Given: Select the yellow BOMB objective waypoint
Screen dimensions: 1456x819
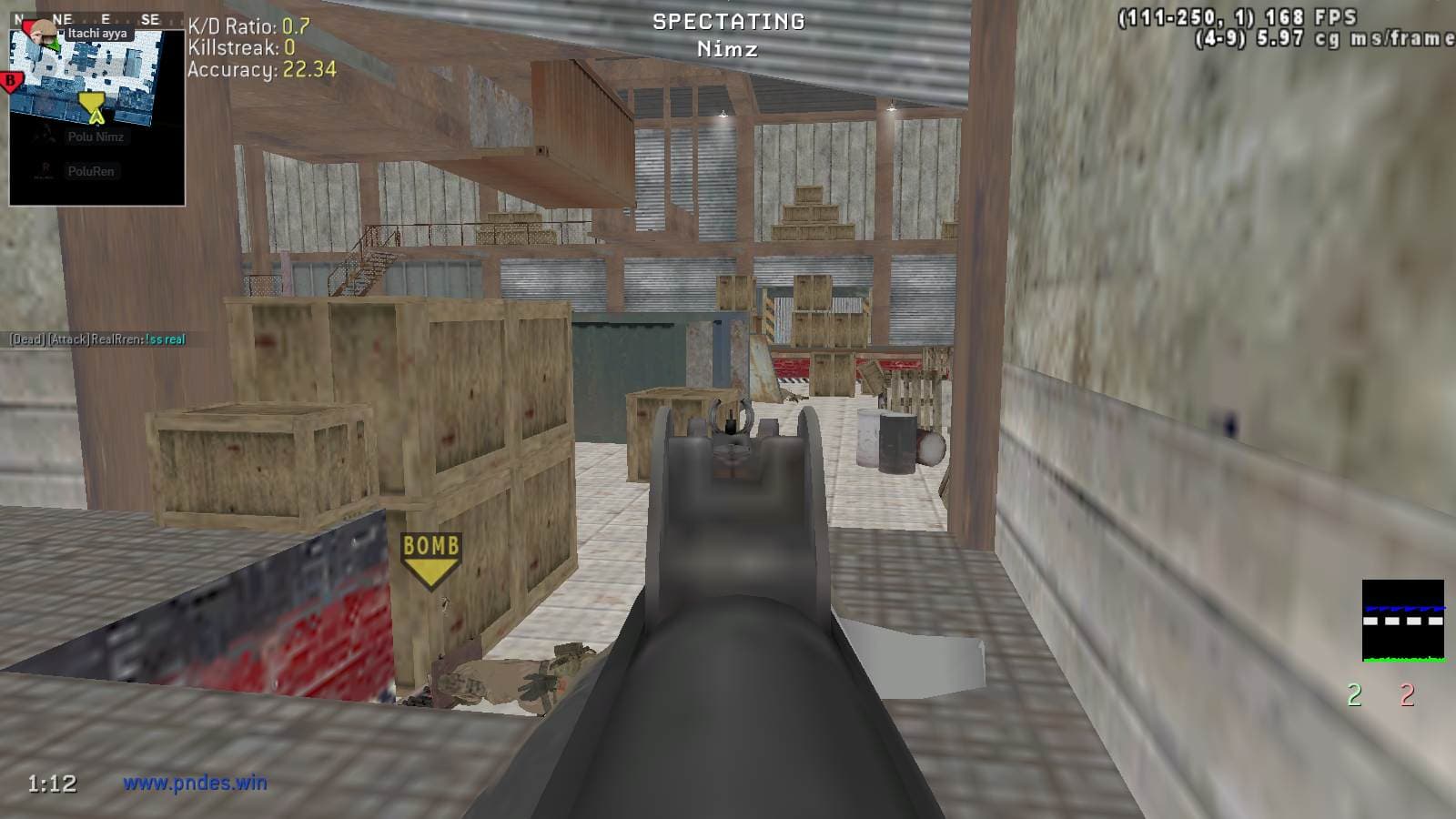Looking at the screenshot, I should tap(431, 558).
